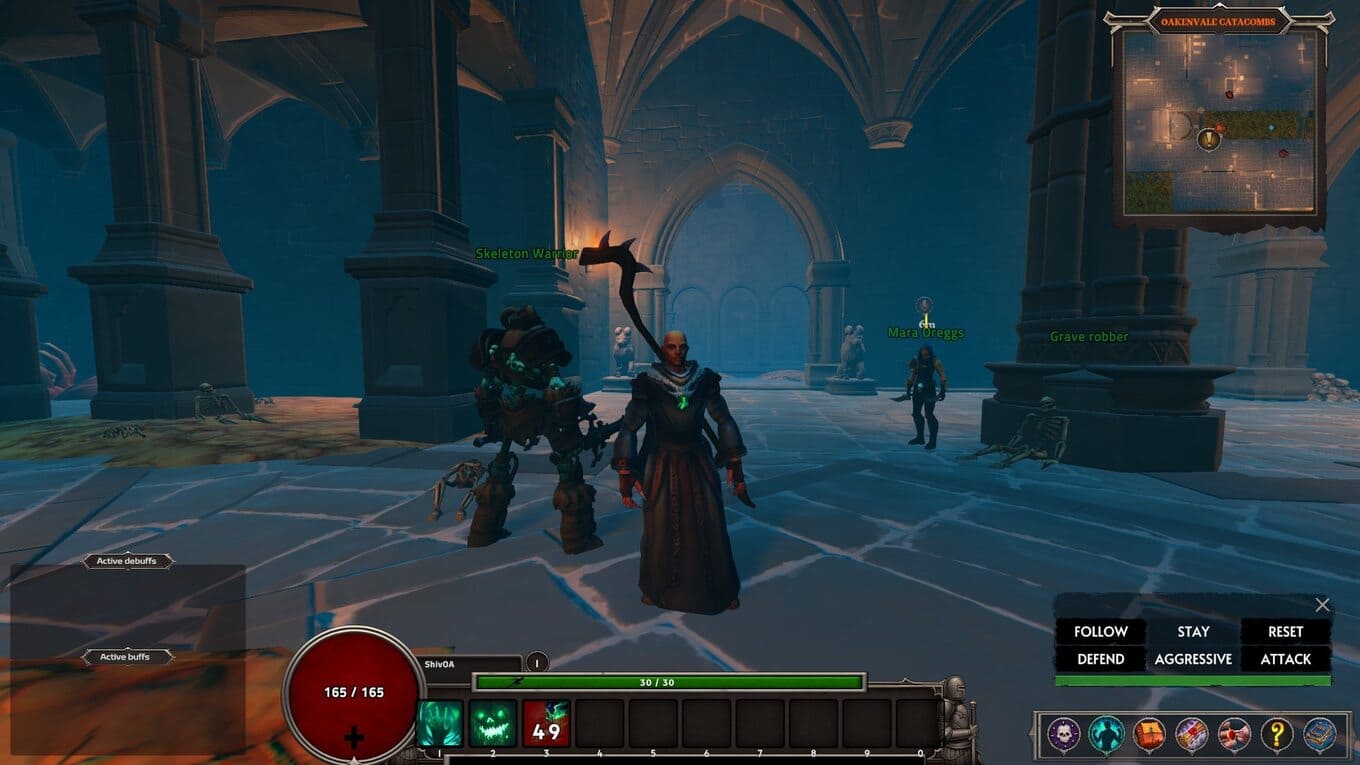Close the minion command panel
Image resolution: width=1360 pixels, height=765 pixels.
click(x=1322, y=605)
